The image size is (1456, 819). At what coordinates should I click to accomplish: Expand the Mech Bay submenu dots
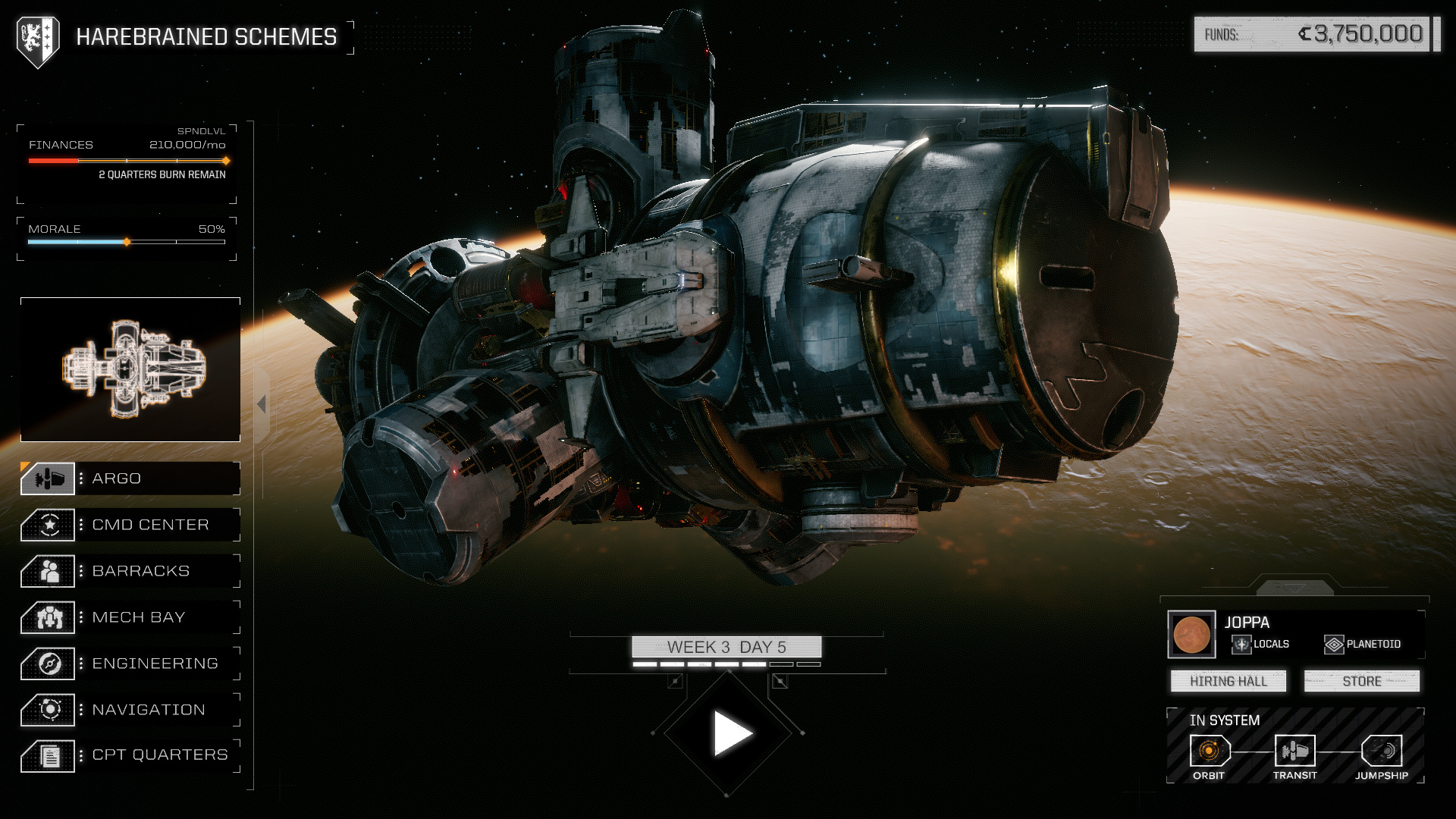(80, 617)
